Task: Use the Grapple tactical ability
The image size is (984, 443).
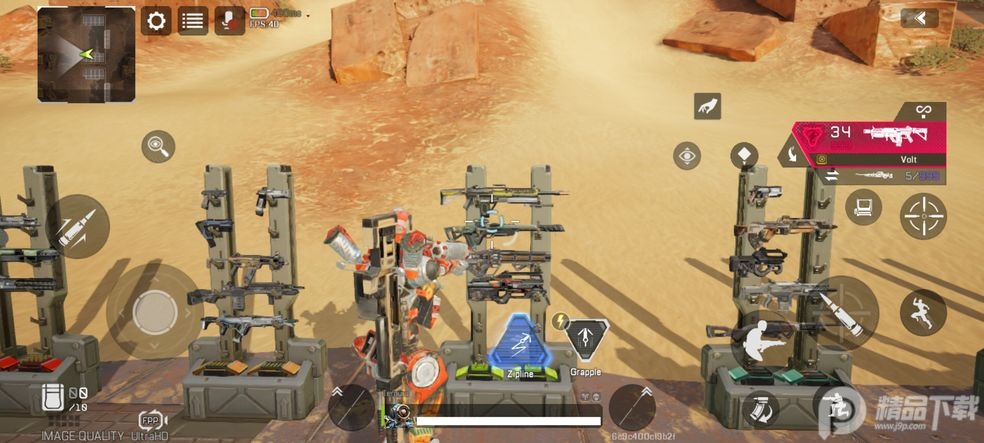Action: pyautogui.click(x=587, y=341)
